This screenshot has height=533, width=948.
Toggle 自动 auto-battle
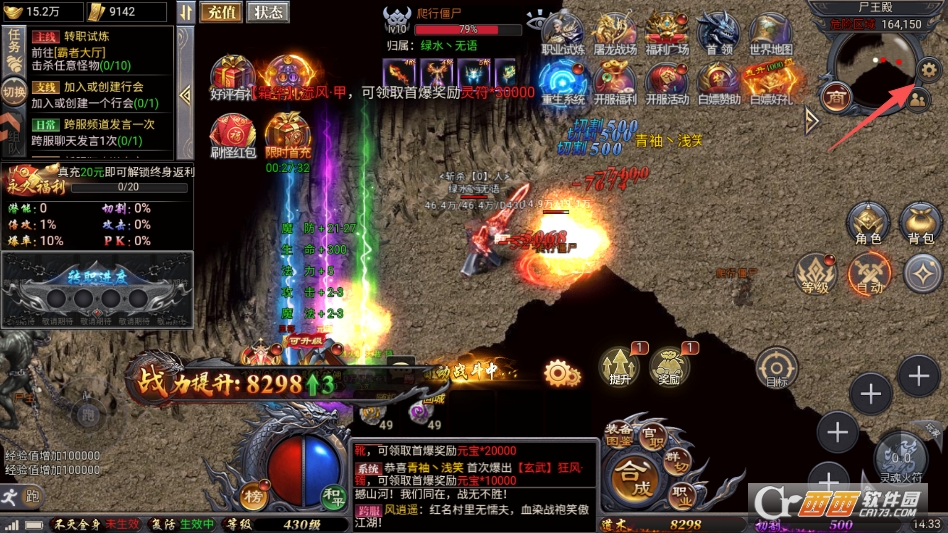[869, 272]
